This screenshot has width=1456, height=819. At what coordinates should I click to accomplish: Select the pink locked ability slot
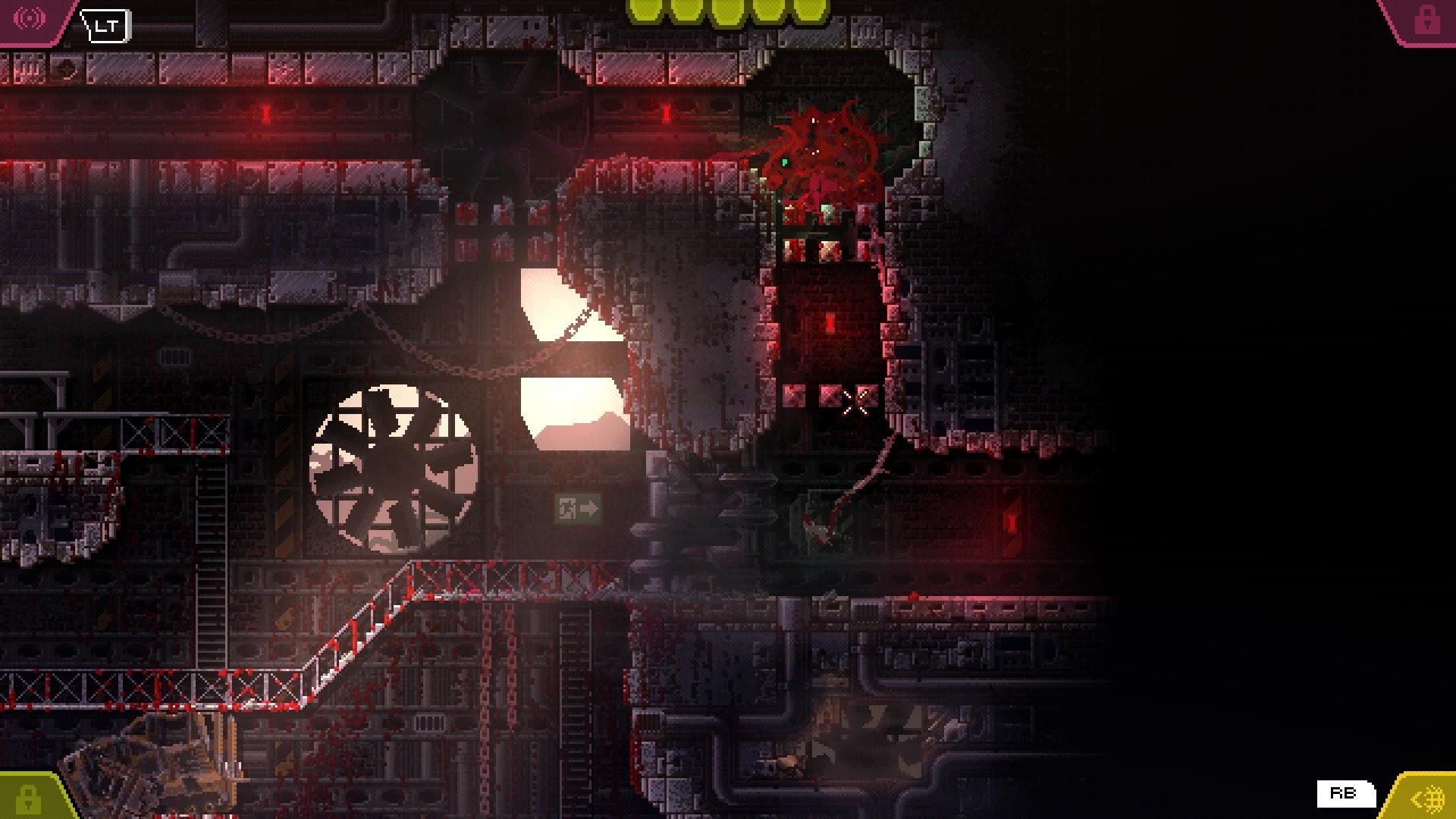tap(1426, 20)
